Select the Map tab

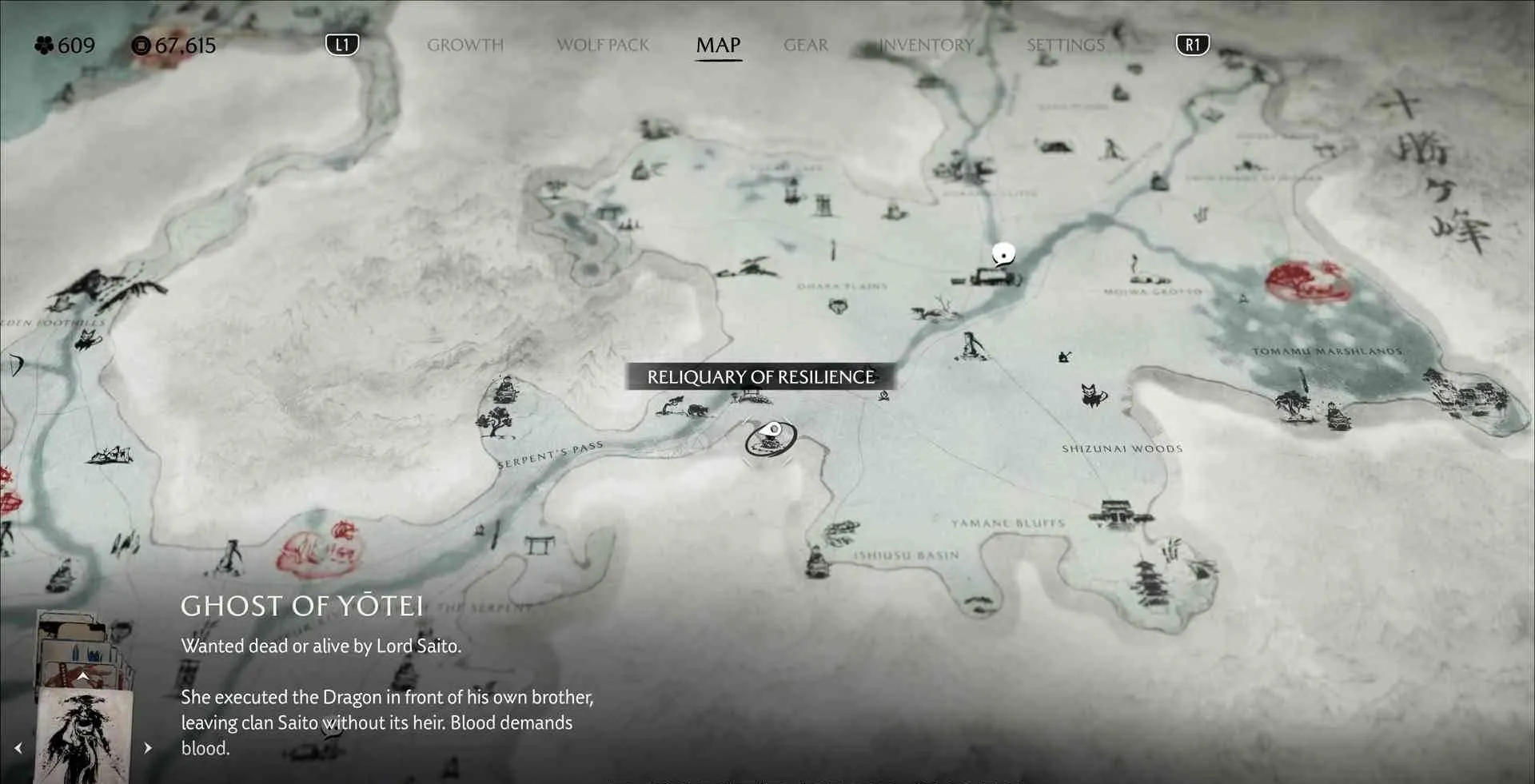point(718,46)
